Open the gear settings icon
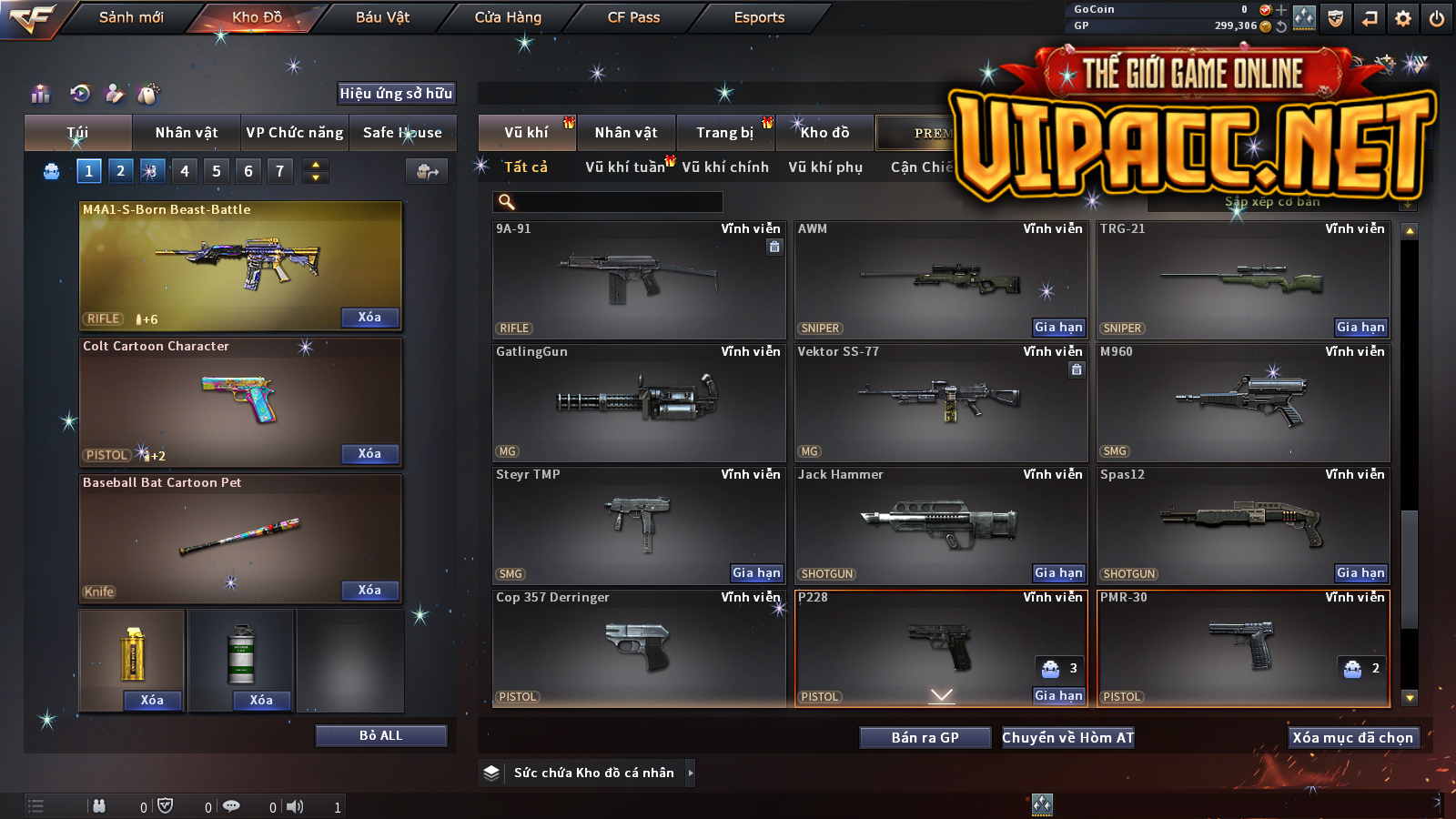The height and width of the screenshot is (819, 1456). (1403, 18)
